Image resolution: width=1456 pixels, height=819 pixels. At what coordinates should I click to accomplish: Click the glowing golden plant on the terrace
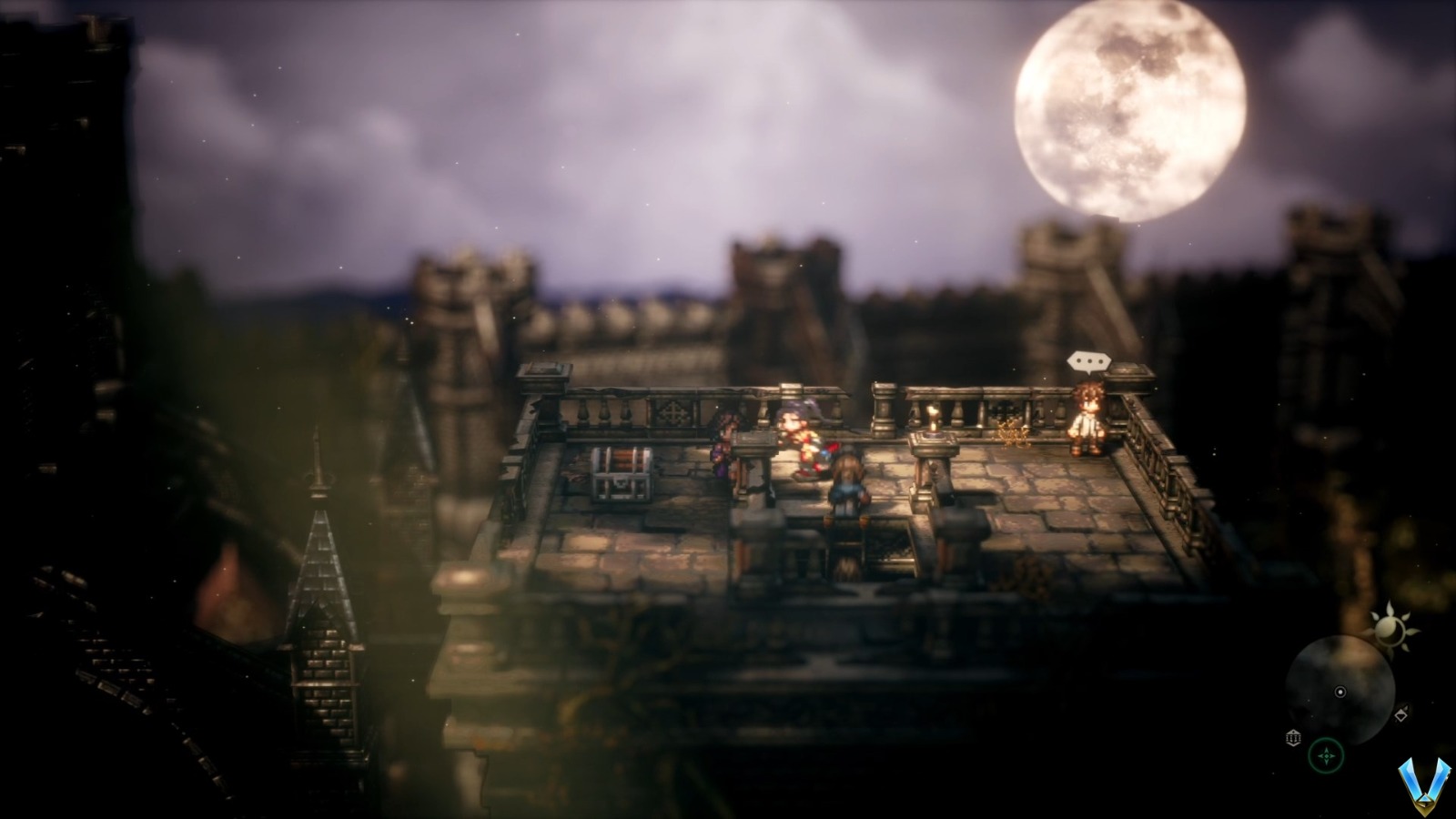coord(1010,432)
